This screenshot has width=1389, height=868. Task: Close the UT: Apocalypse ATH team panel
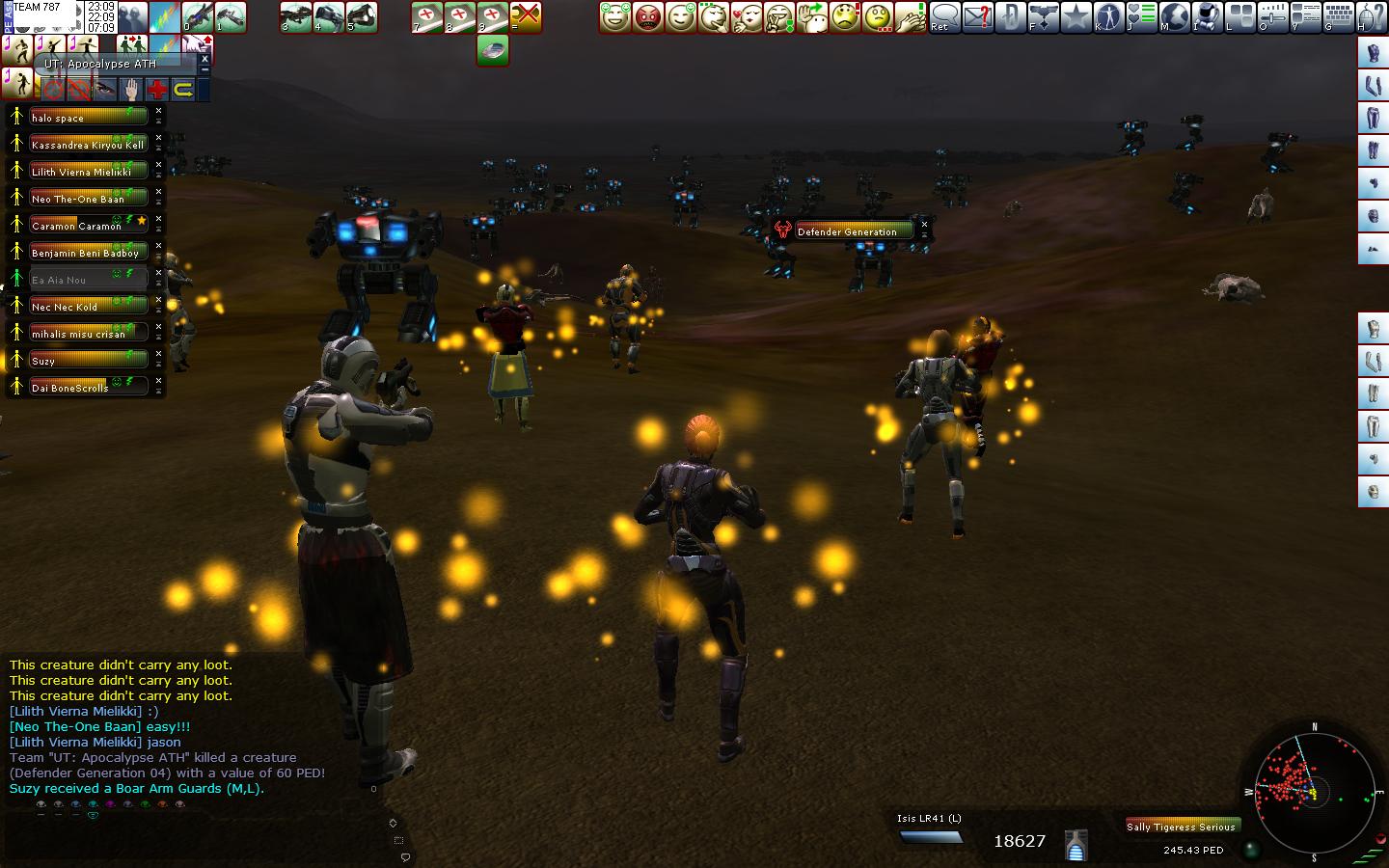tap(204, 60)
